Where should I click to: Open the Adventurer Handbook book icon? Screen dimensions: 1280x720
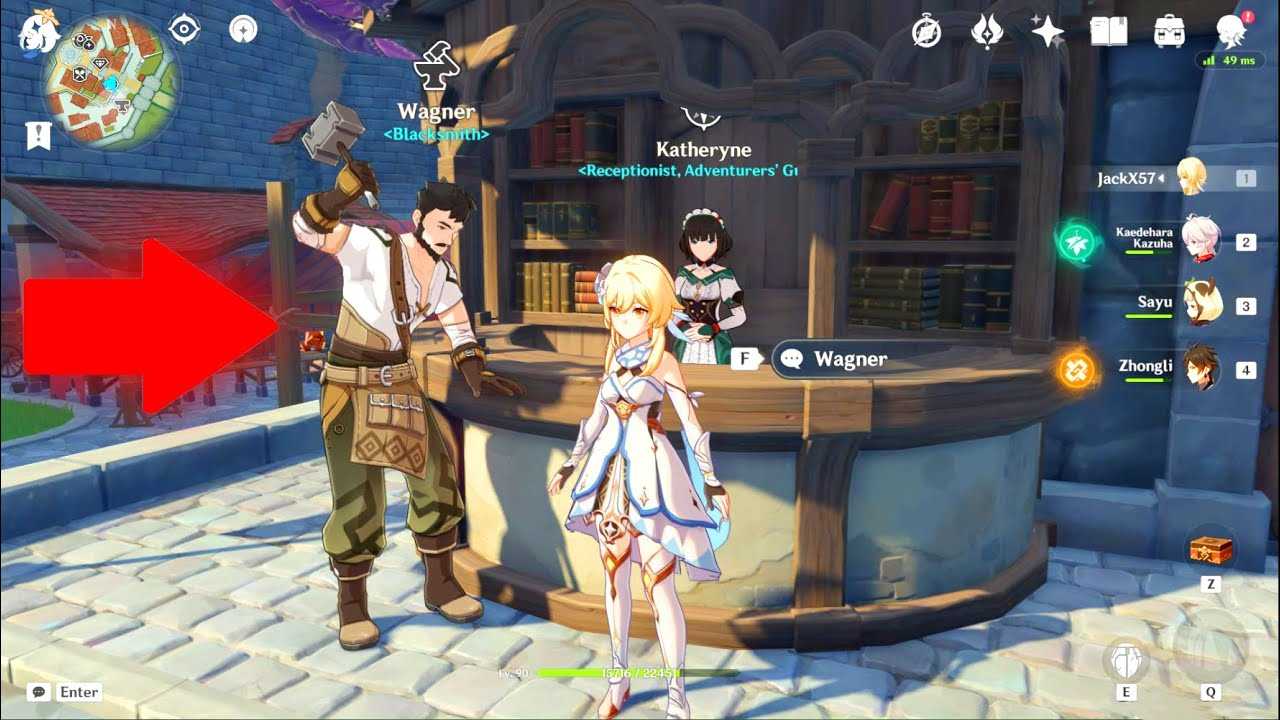[x=1108, y=33]
